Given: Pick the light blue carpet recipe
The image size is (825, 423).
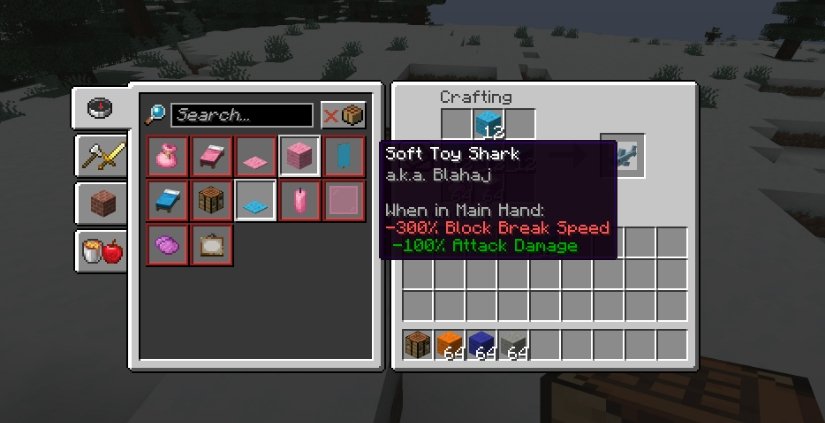Looking at the screenshot, I should point(254,200).
